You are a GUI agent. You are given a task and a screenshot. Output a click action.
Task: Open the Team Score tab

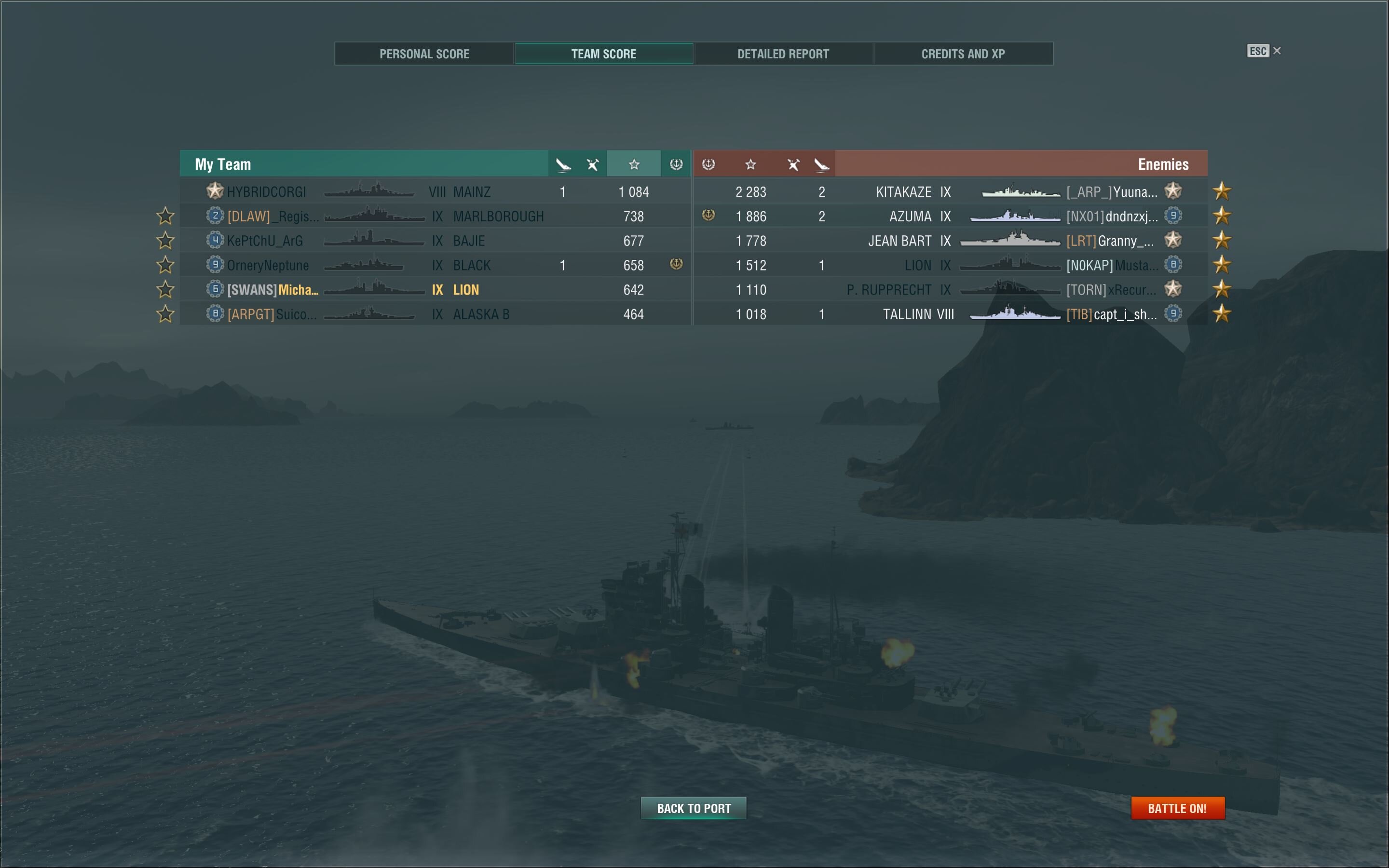pyautogui.click(x=603, y=54)
